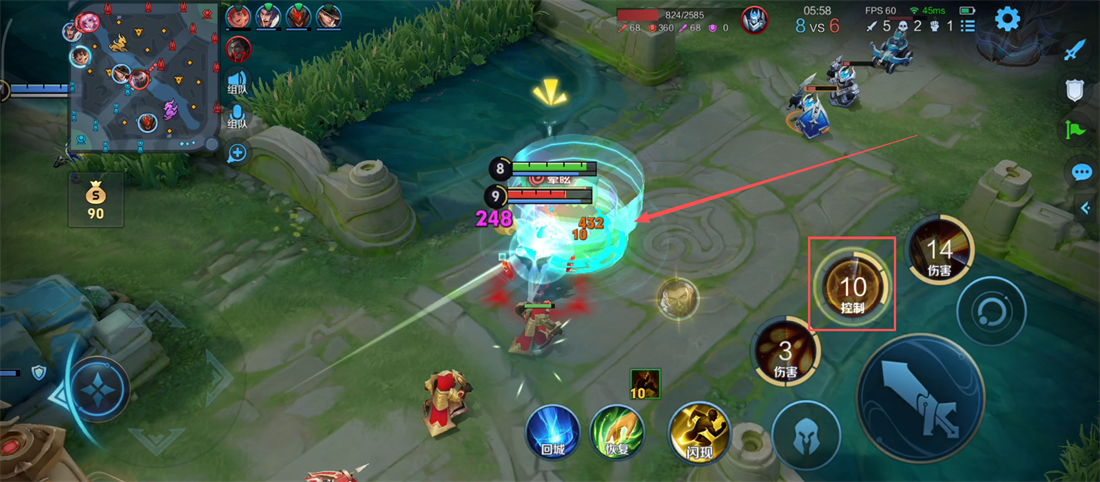
Task: Send the green flag gather signal
Action: pos(1075,131)
